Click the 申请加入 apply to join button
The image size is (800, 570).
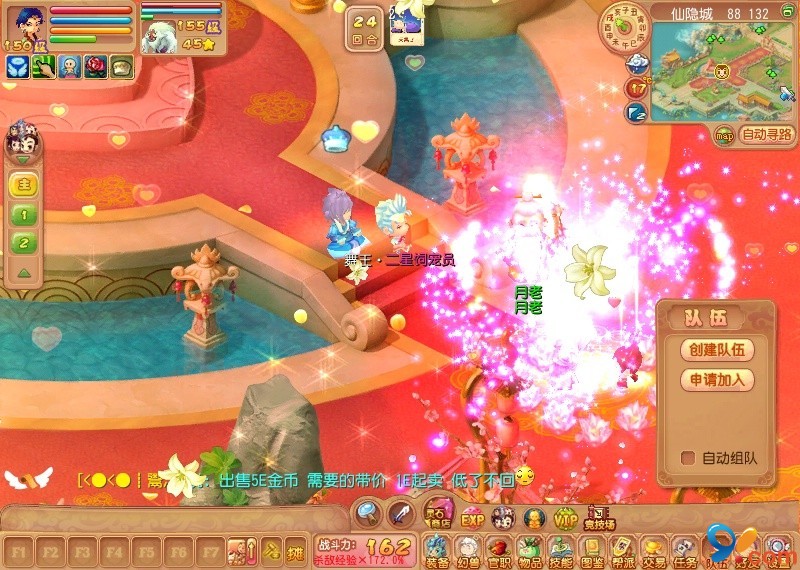714,381
